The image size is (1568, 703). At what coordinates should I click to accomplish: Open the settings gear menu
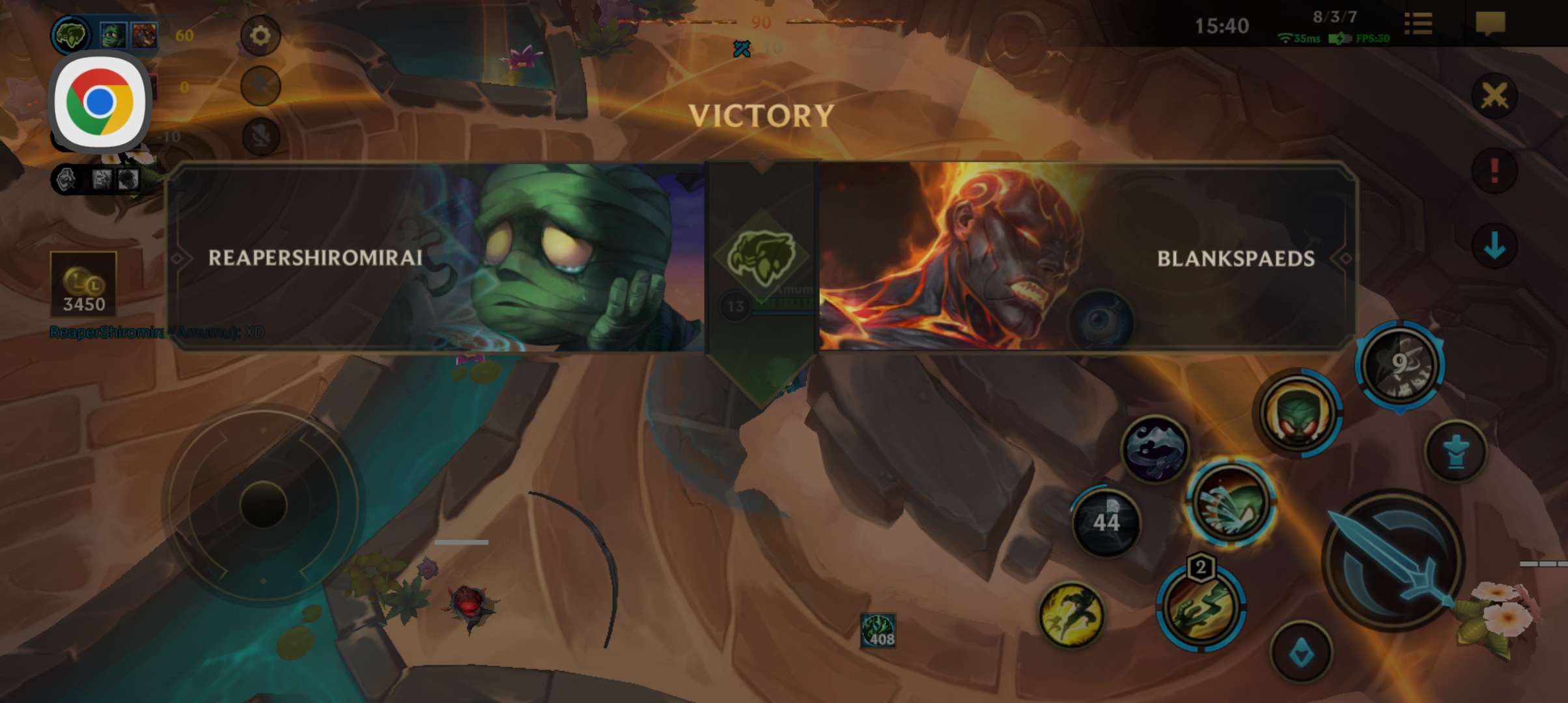point(260,35)
